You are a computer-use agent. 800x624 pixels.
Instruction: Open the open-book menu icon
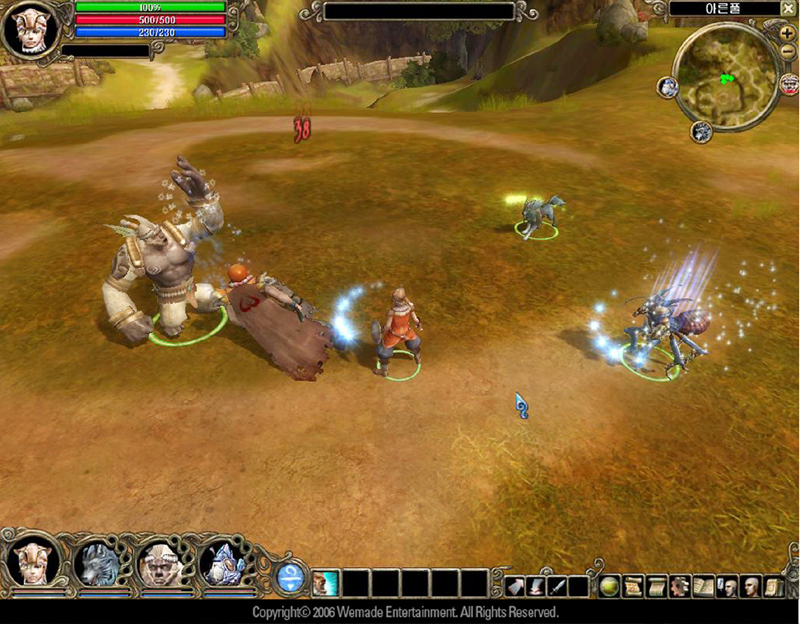click(x=703, y=587)
